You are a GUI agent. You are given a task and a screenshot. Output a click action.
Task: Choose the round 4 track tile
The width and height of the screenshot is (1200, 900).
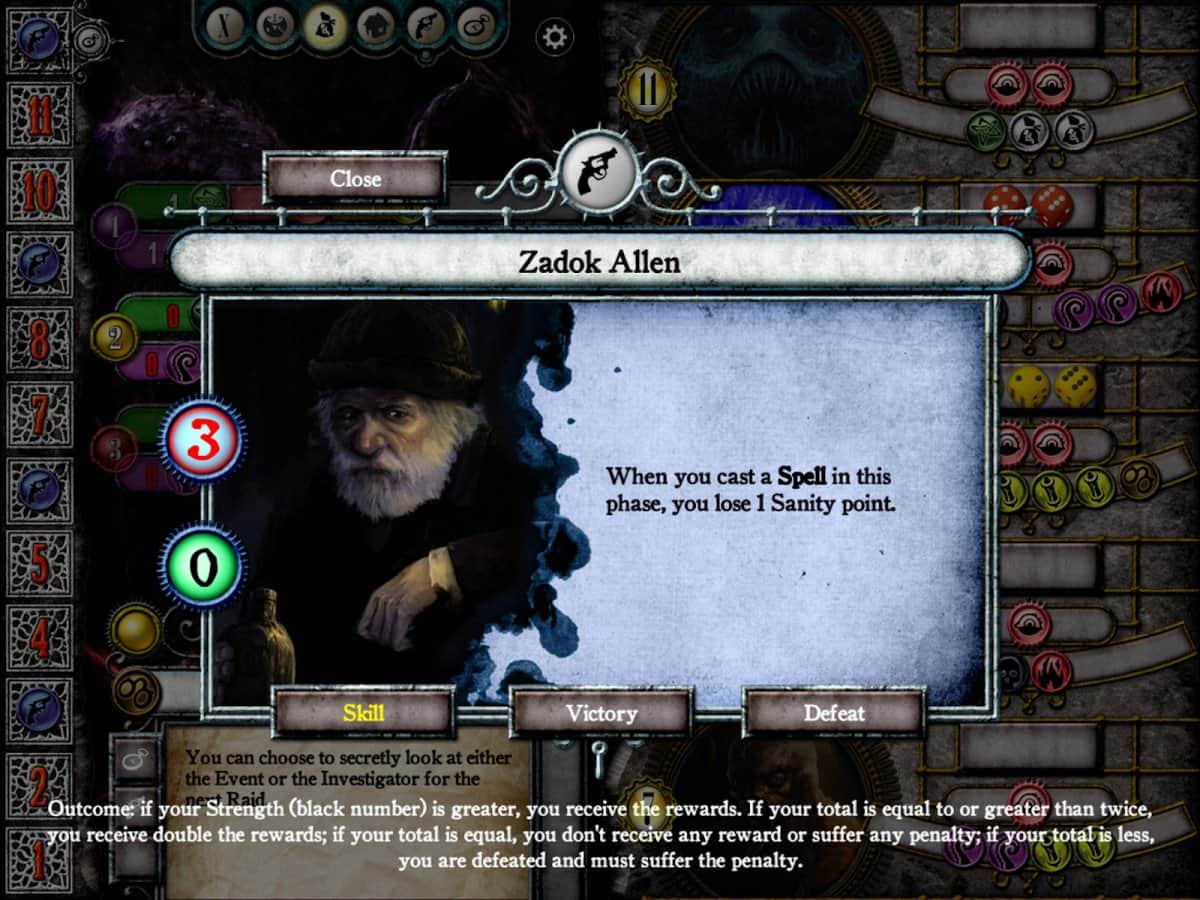(39, 637)
